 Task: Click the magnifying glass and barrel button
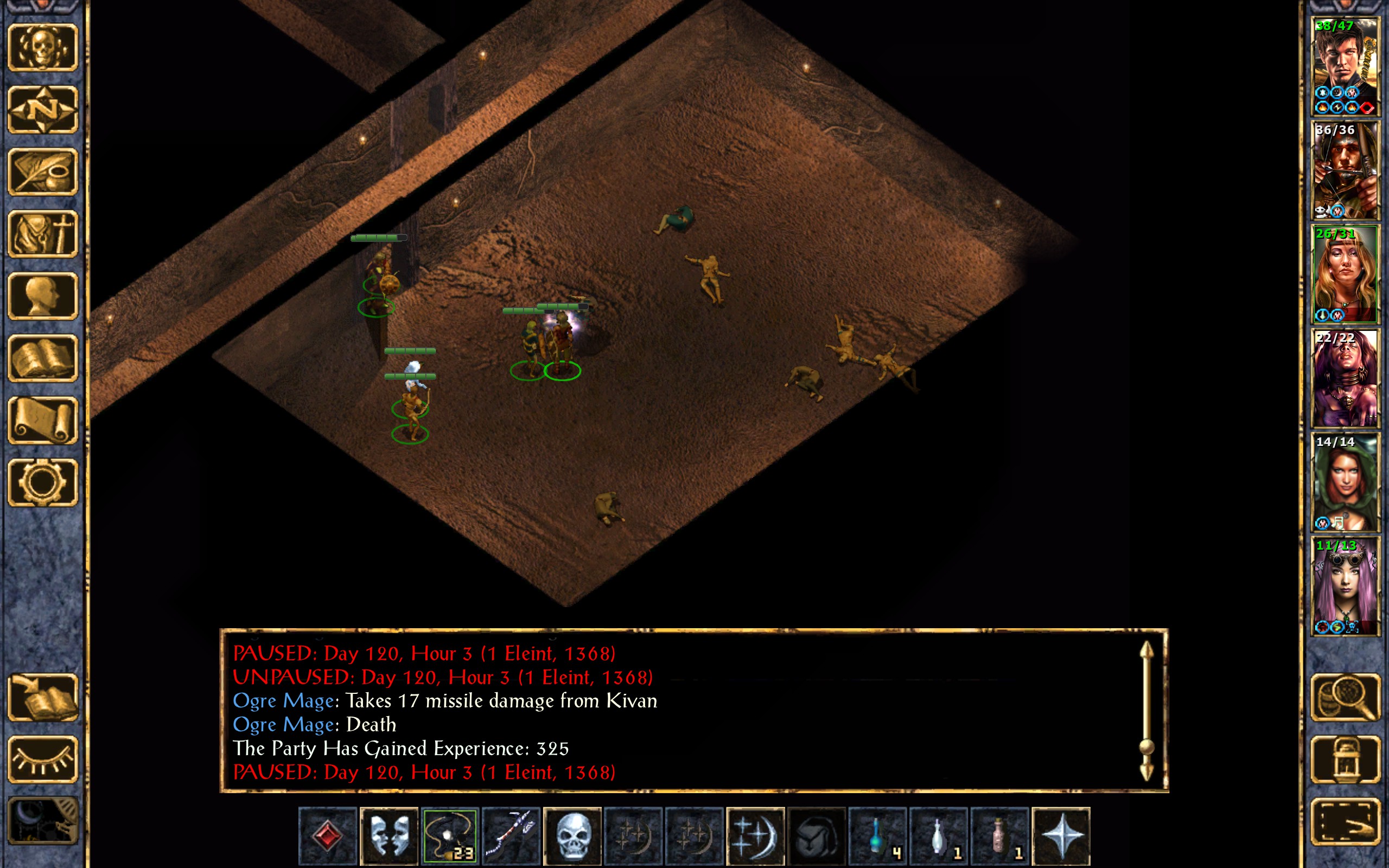click(x=1345, y=697)
